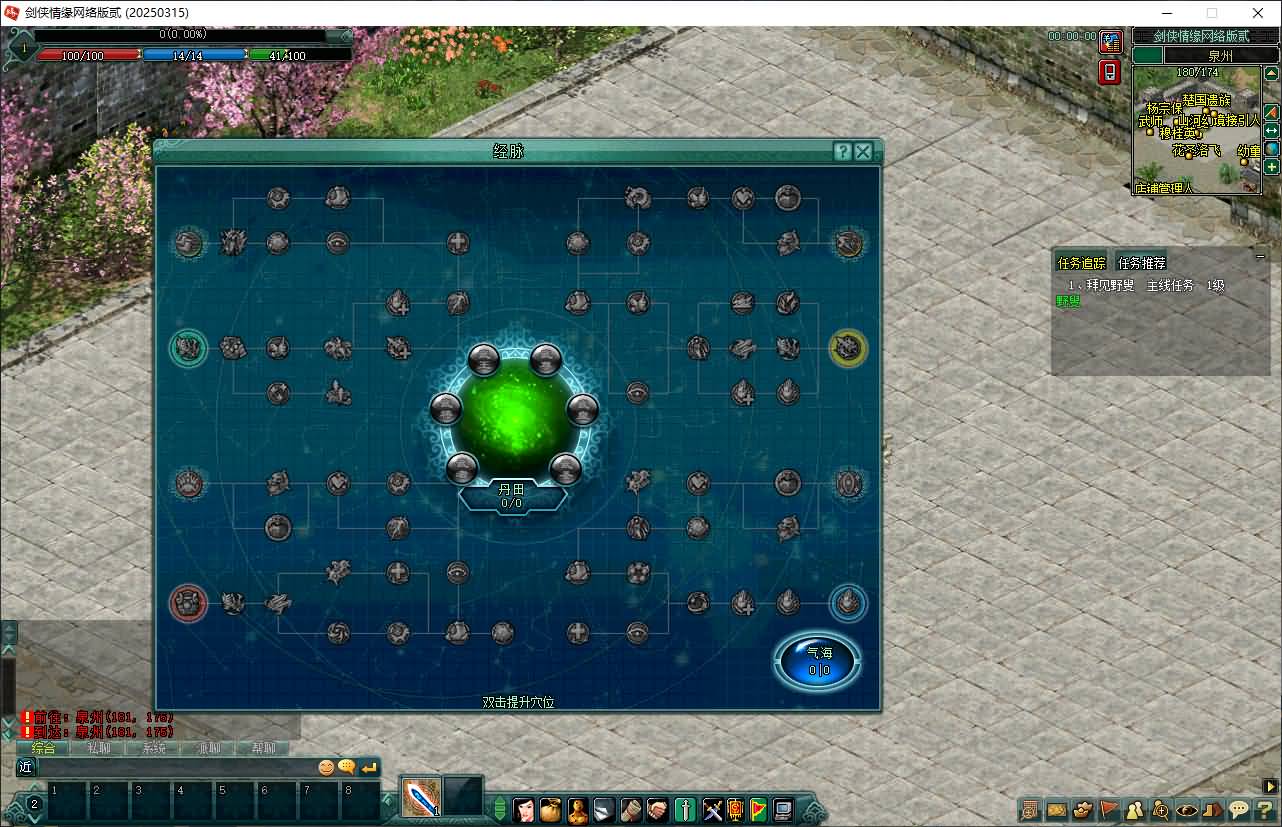Click the blue 气海 orb
The height and width of the screenshot is (827, 1282).
click(818, 661)
